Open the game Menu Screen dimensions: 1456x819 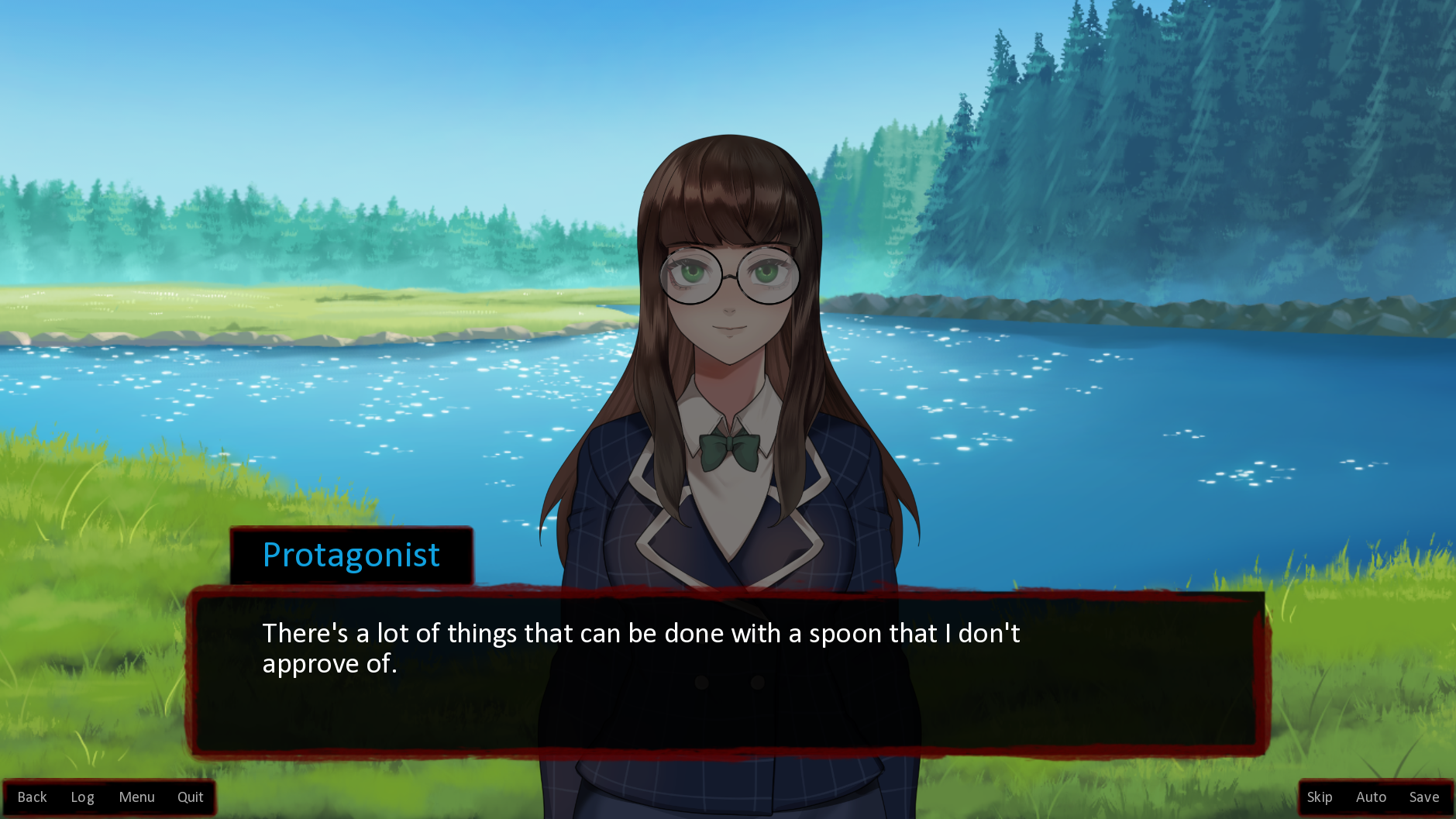(x=136, y=797)
